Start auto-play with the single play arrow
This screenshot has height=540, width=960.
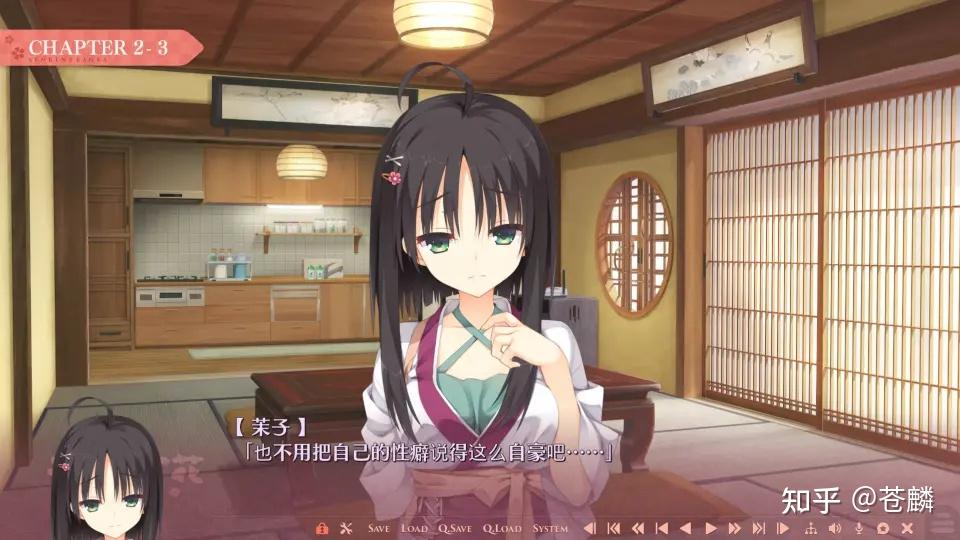click(x=710, y=528)
